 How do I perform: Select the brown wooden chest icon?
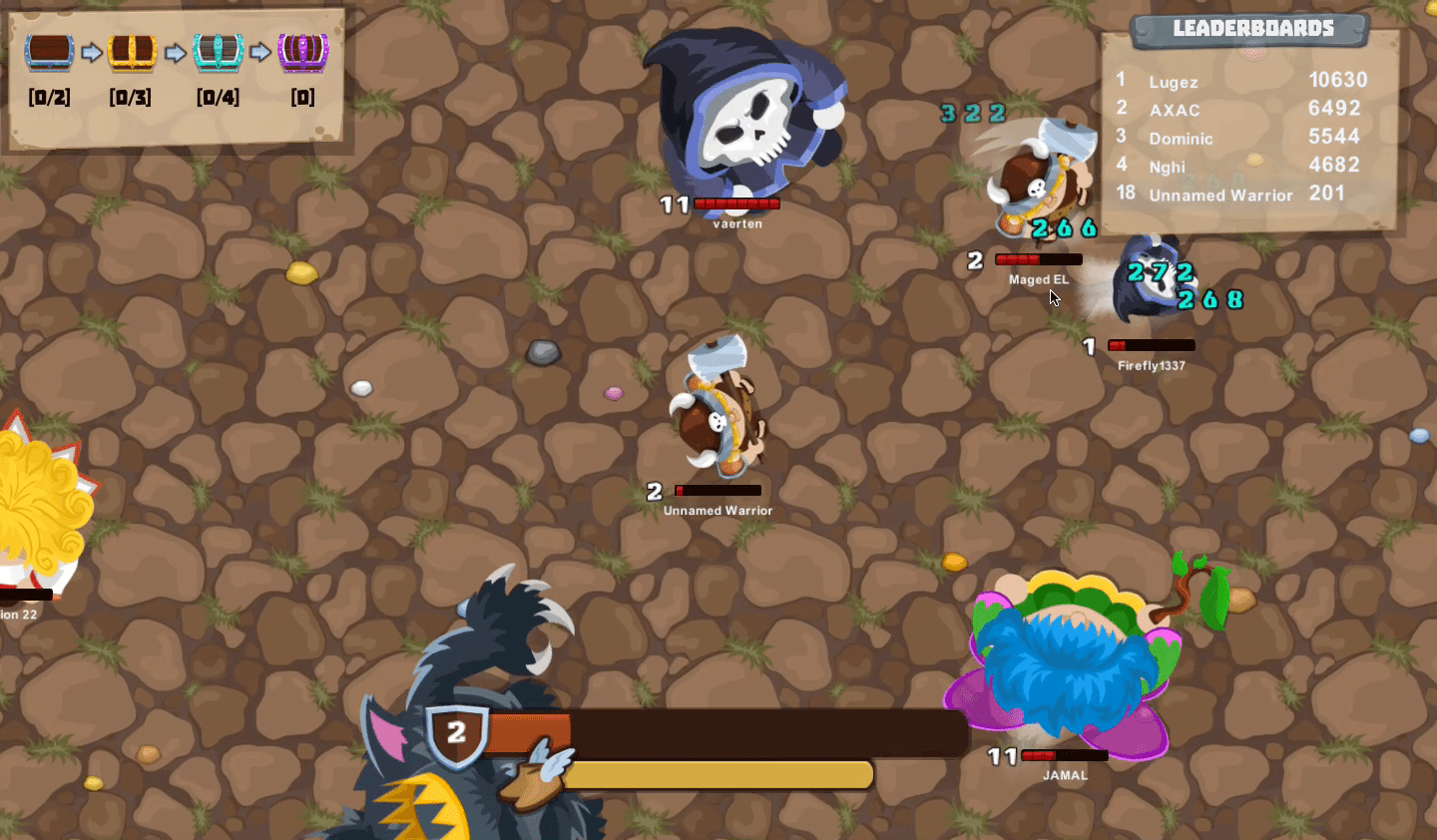click(x=49, y=51)
